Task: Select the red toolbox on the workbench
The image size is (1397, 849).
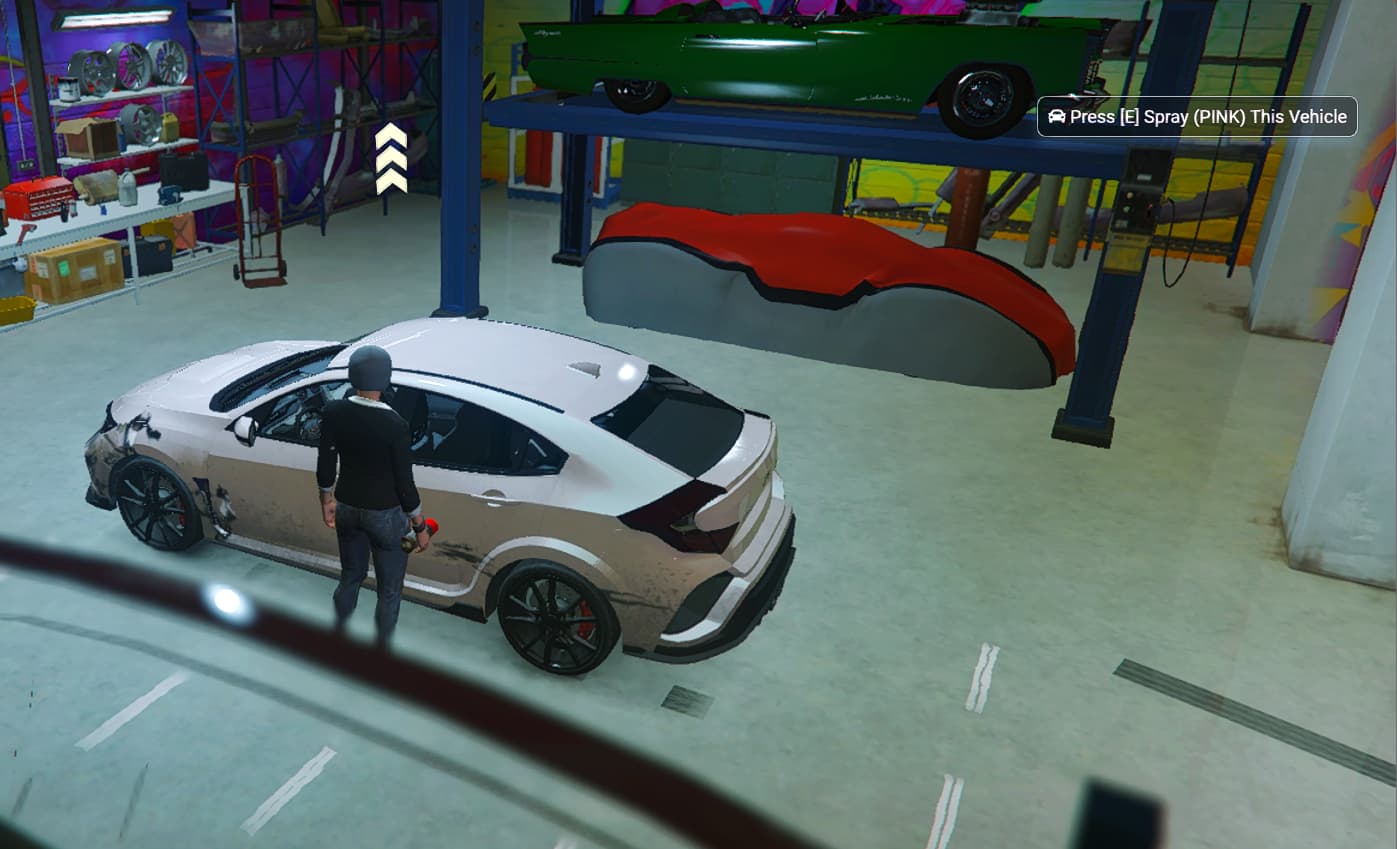Action: click(x=38, y=195)
